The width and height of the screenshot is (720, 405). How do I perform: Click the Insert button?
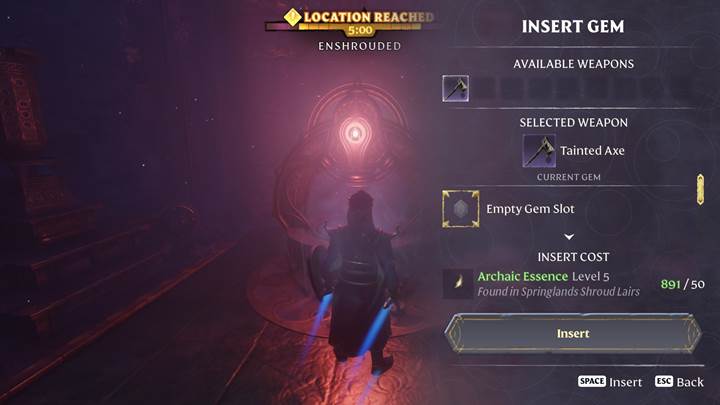(x=573, y=333)
